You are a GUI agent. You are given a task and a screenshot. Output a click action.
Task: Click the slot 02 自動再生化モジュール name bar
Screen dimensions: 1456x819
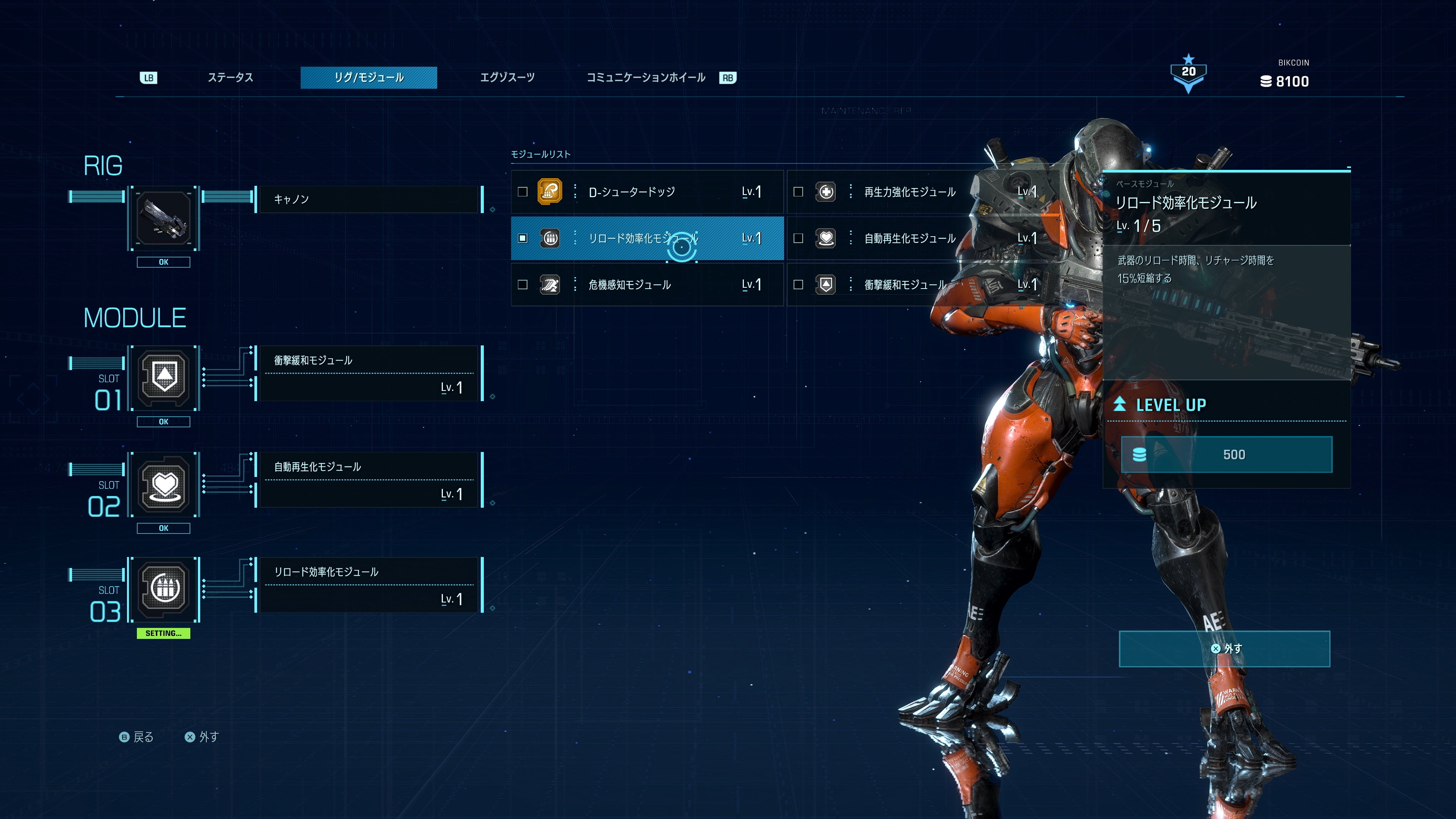(369, 479)
